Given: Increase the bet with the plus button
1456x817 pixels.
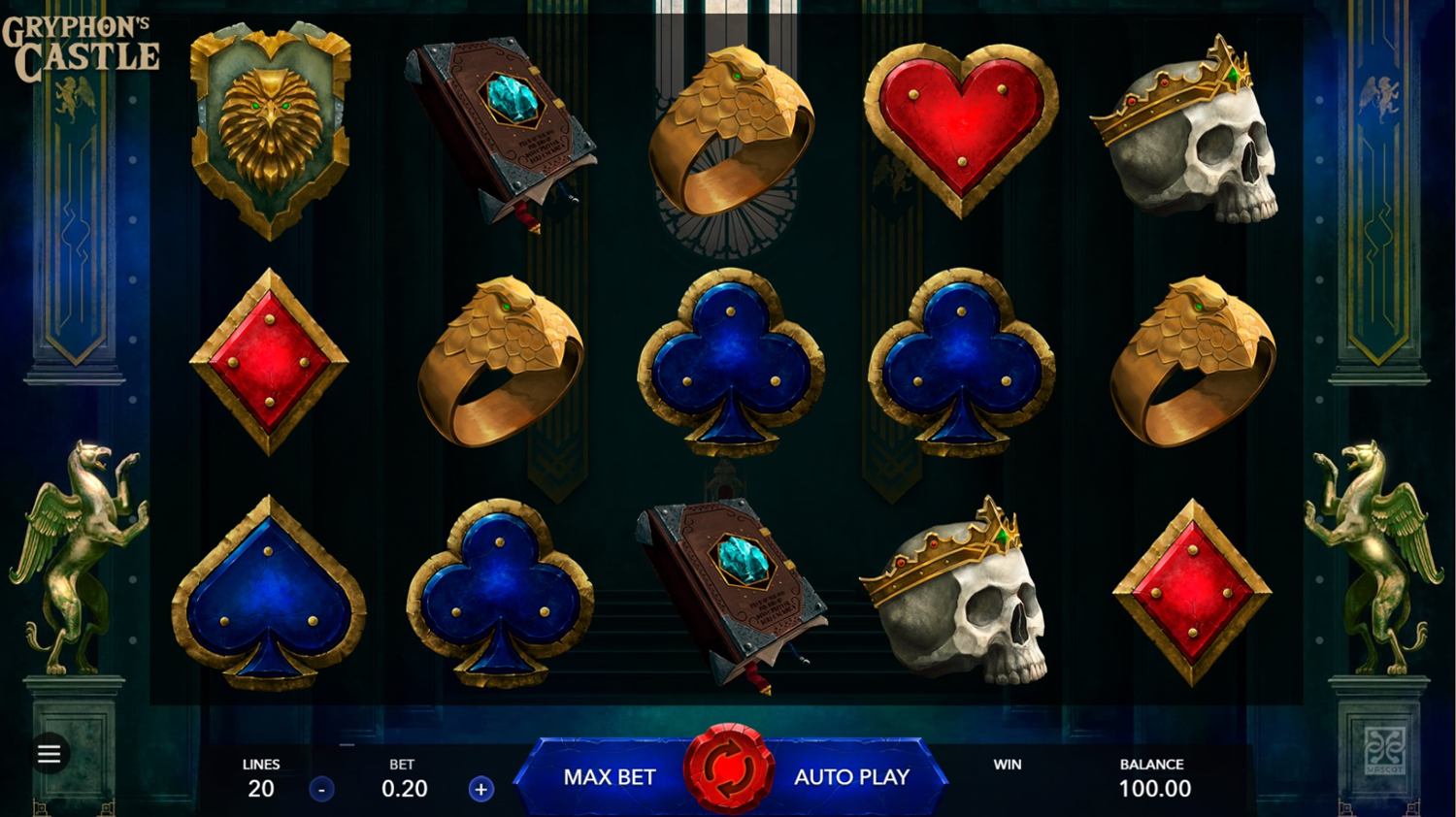Looking at the screenshot, I should tap(480, 789).
